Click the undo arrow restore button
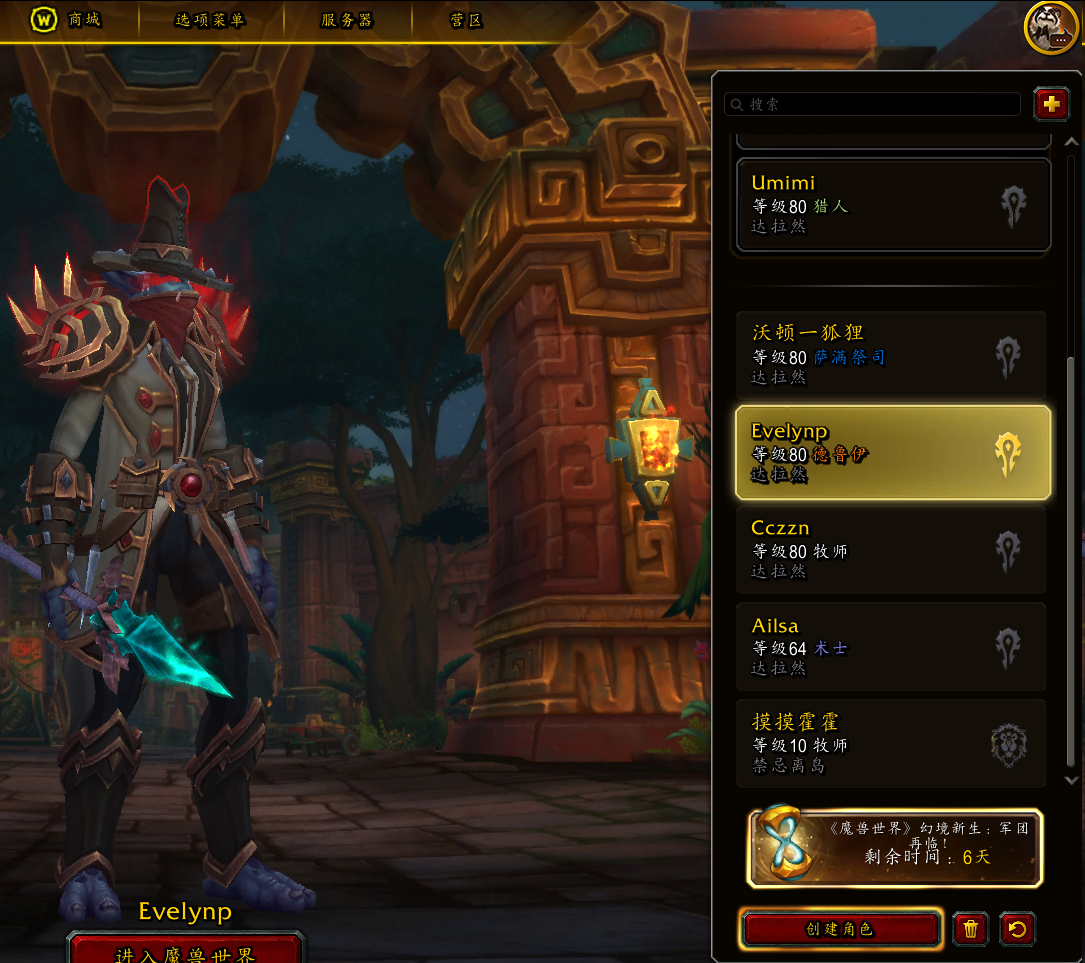 (x=1017, y=929)
